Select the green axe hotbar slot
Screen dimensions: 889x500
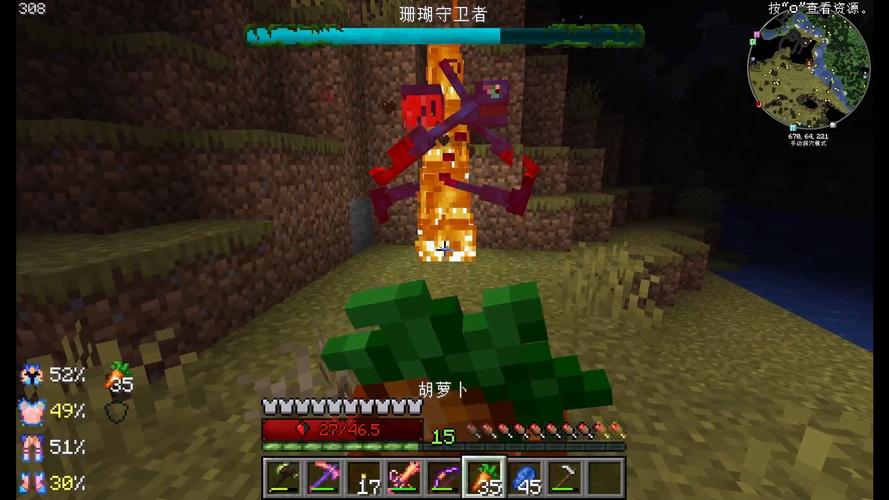[x=282, y=477]
